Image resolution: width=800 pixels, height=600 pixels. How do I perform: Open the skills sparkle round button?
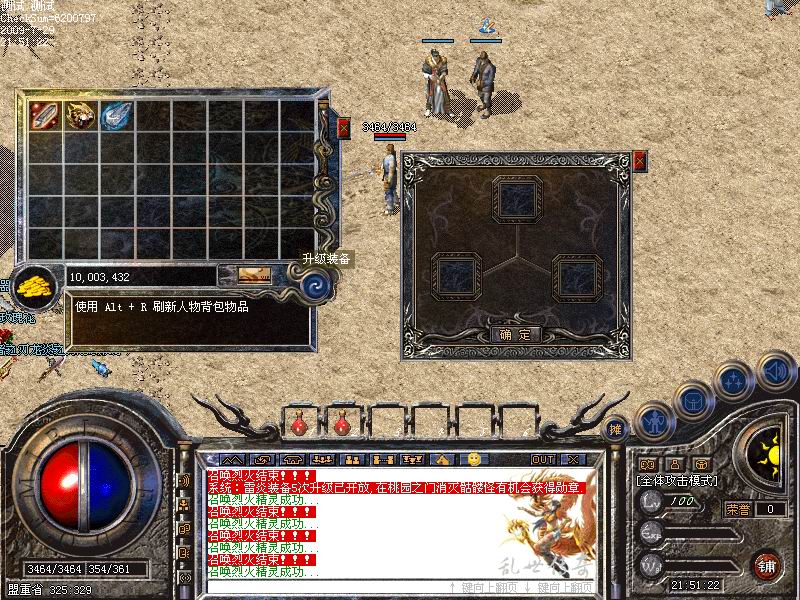pos(735,381)
